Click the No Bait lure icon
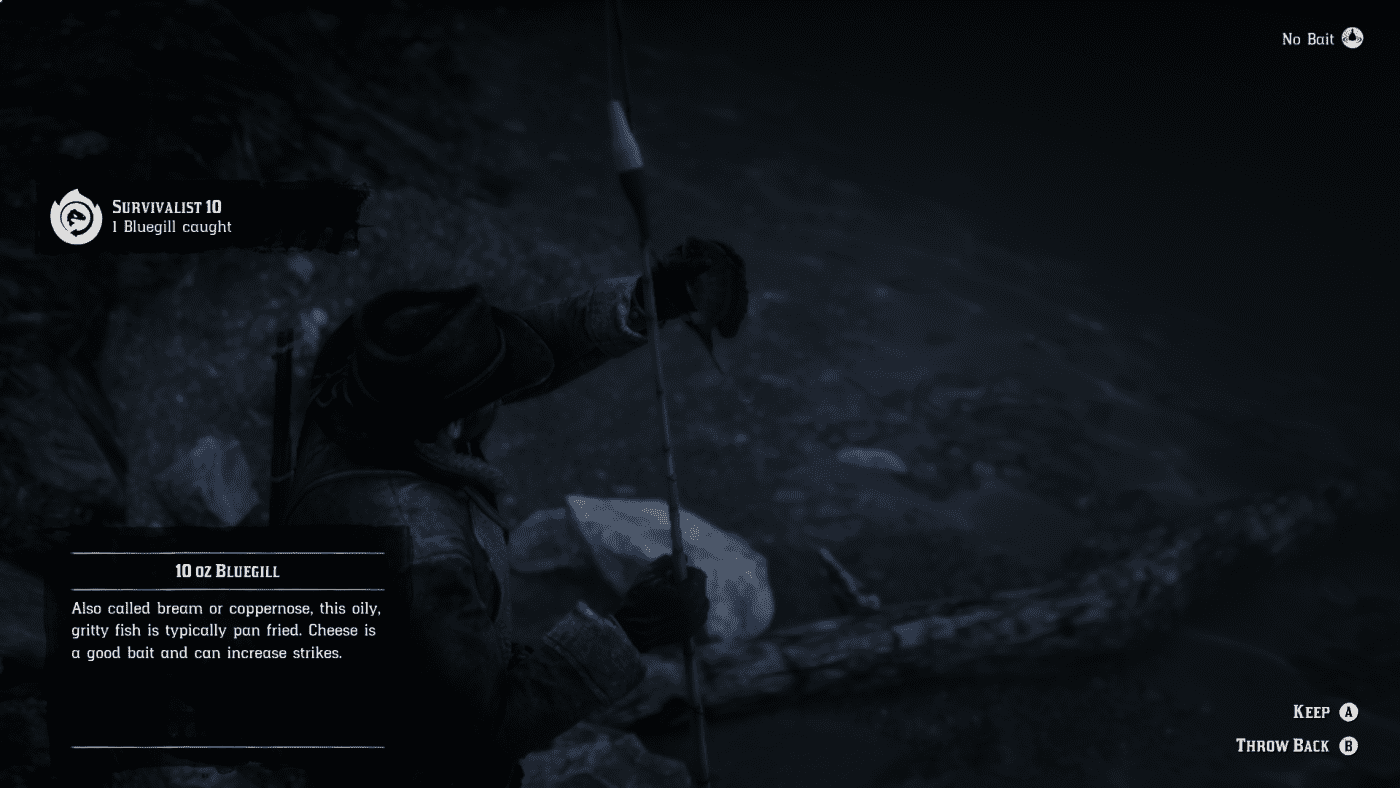Screen dimensions: 1400x788 (1354, 38)
